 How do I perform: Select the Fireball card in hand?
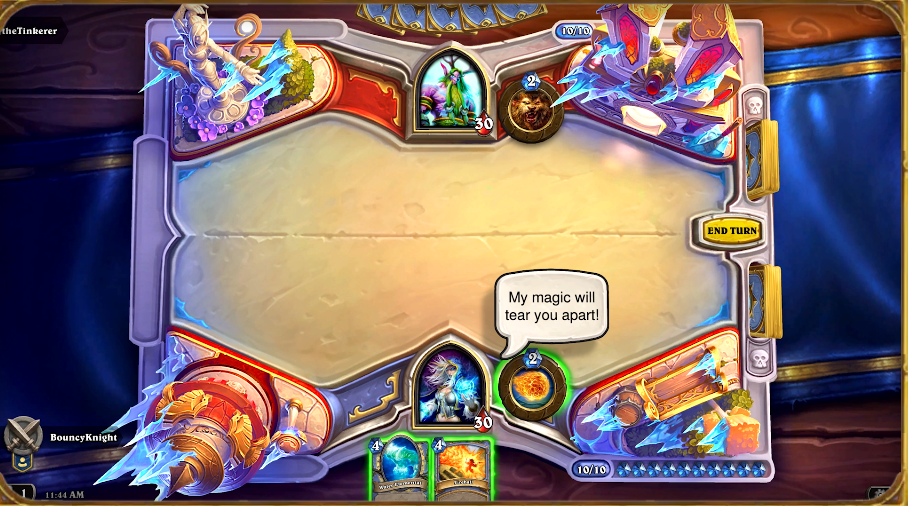(461, 469)
